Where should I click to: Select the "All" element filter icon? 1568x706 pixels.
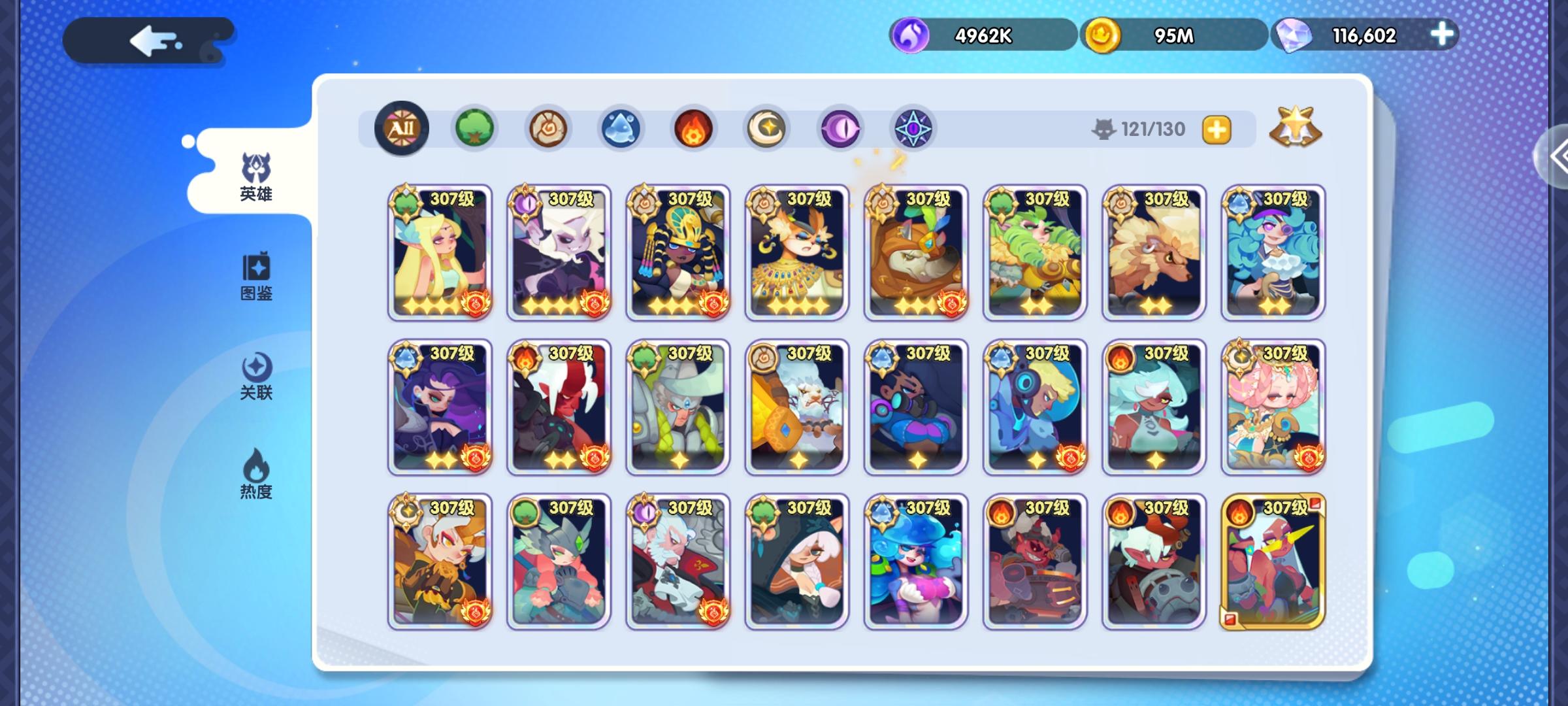[402, 129]
